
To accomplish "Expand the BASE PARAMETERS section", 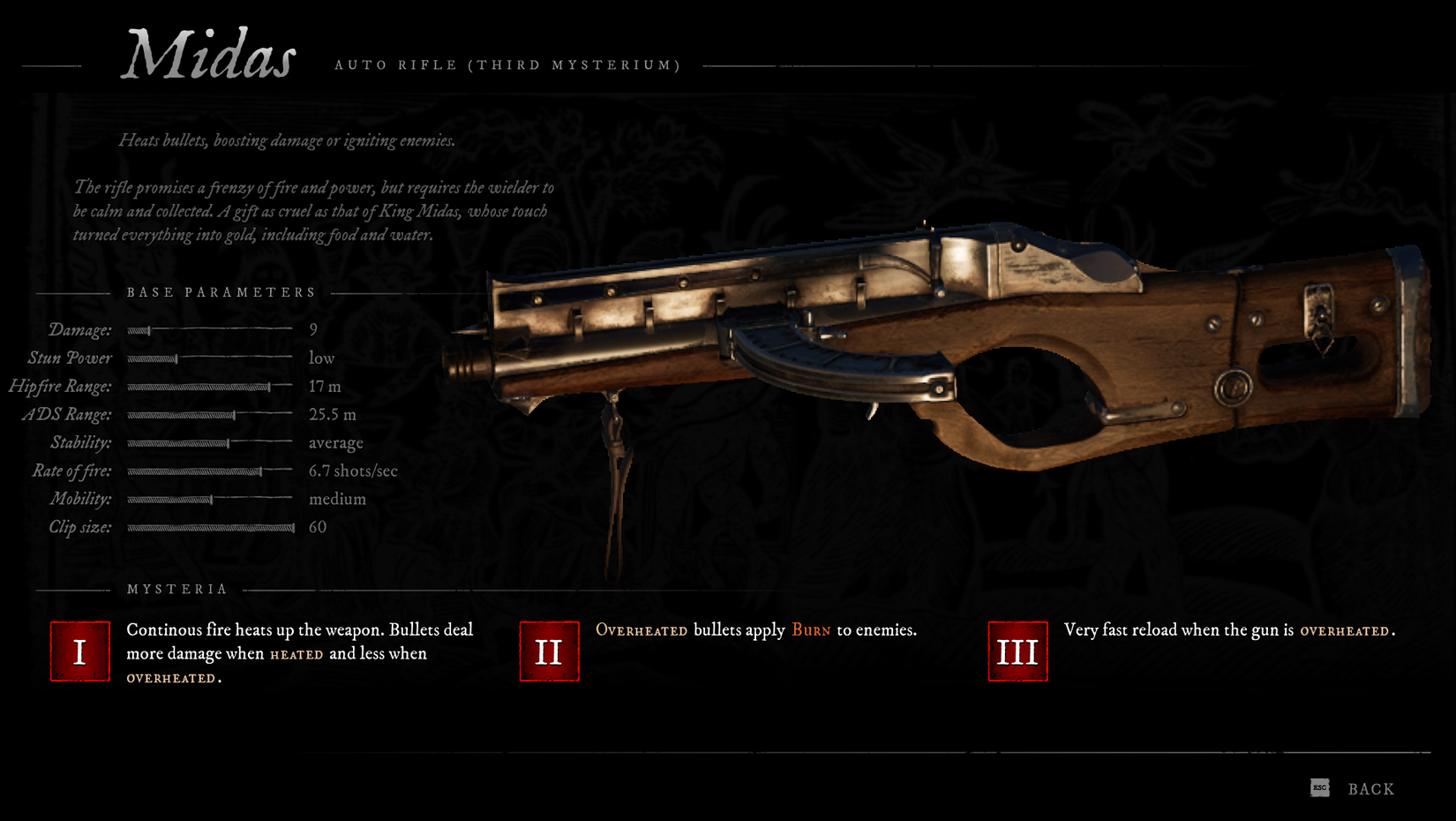I will click(x=221, y=292).
